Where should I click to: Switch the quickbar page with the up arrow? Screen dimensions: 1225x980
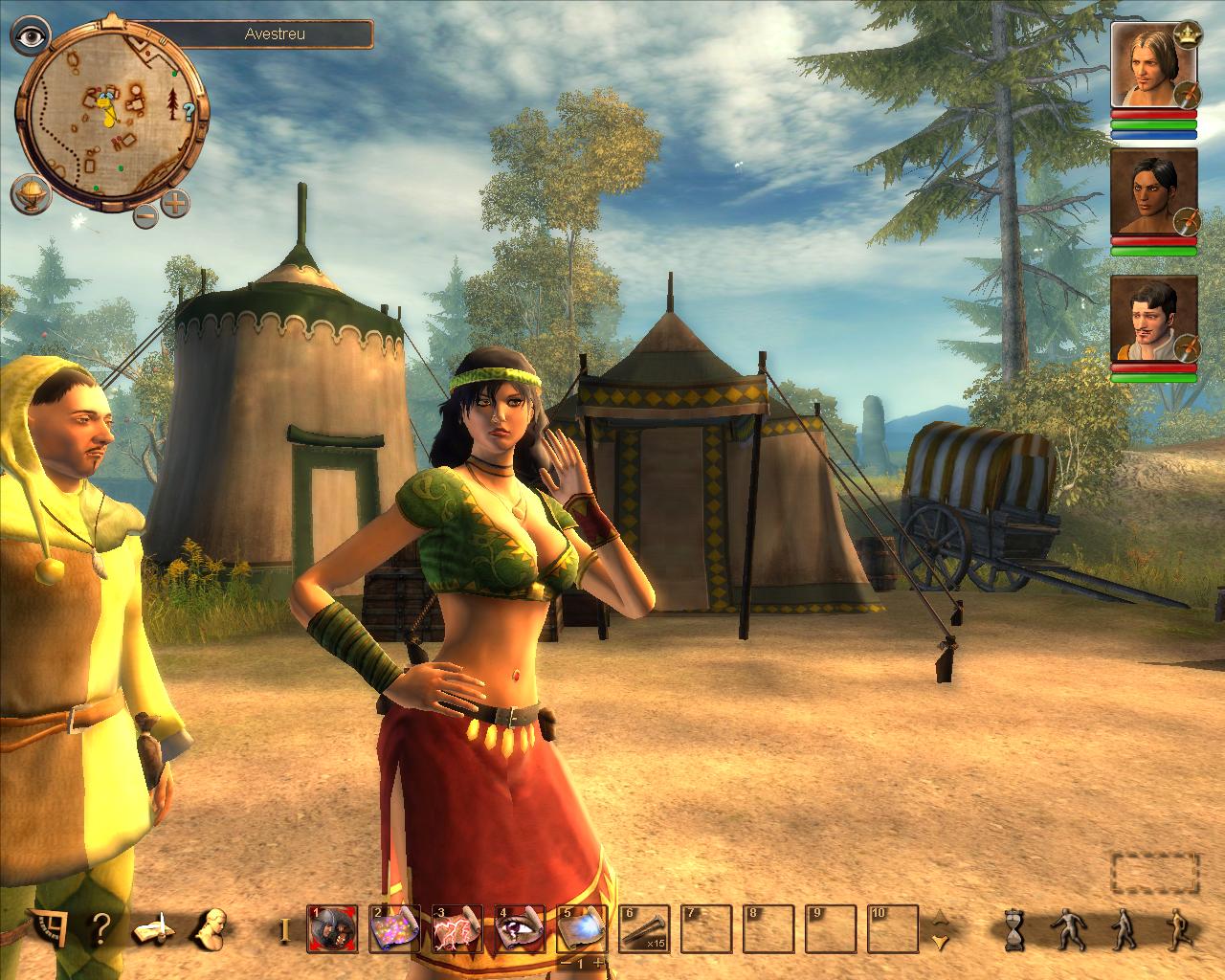tap(941, 916)
